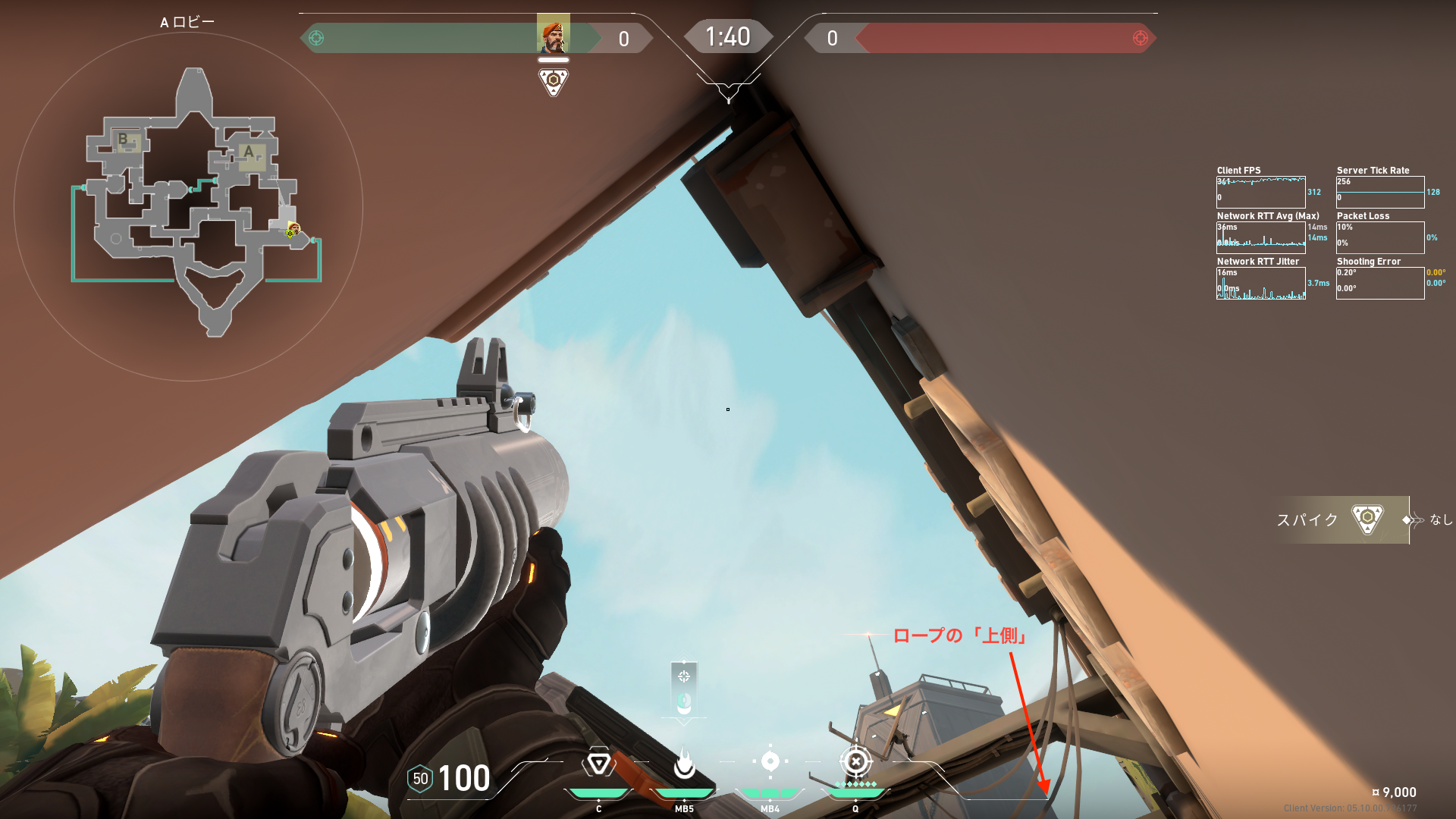Click the Client FPS graph
Image resolution: width=1456 pixels, height=819 pixels.
pyautogui.click(x=1260, y=193)
